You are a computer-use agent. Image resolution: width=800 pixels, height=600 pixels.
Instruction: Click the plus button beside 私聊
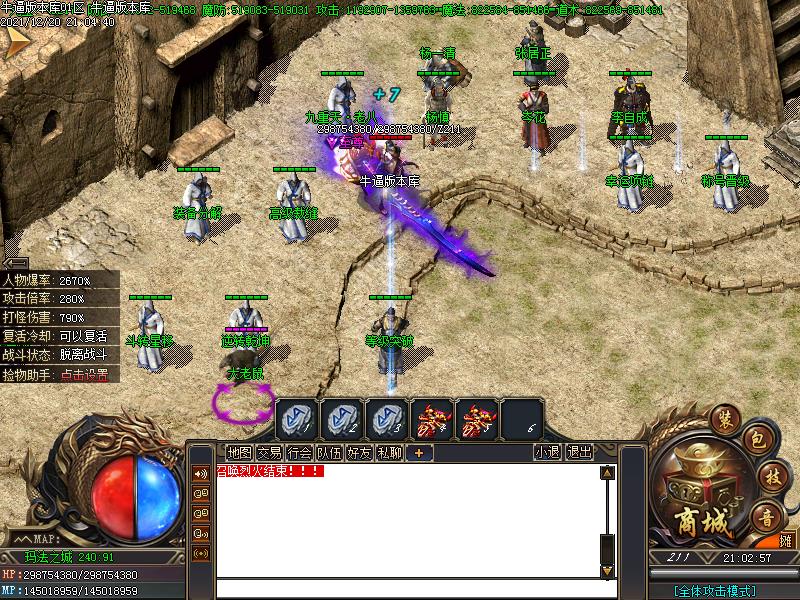coord(418,452)
